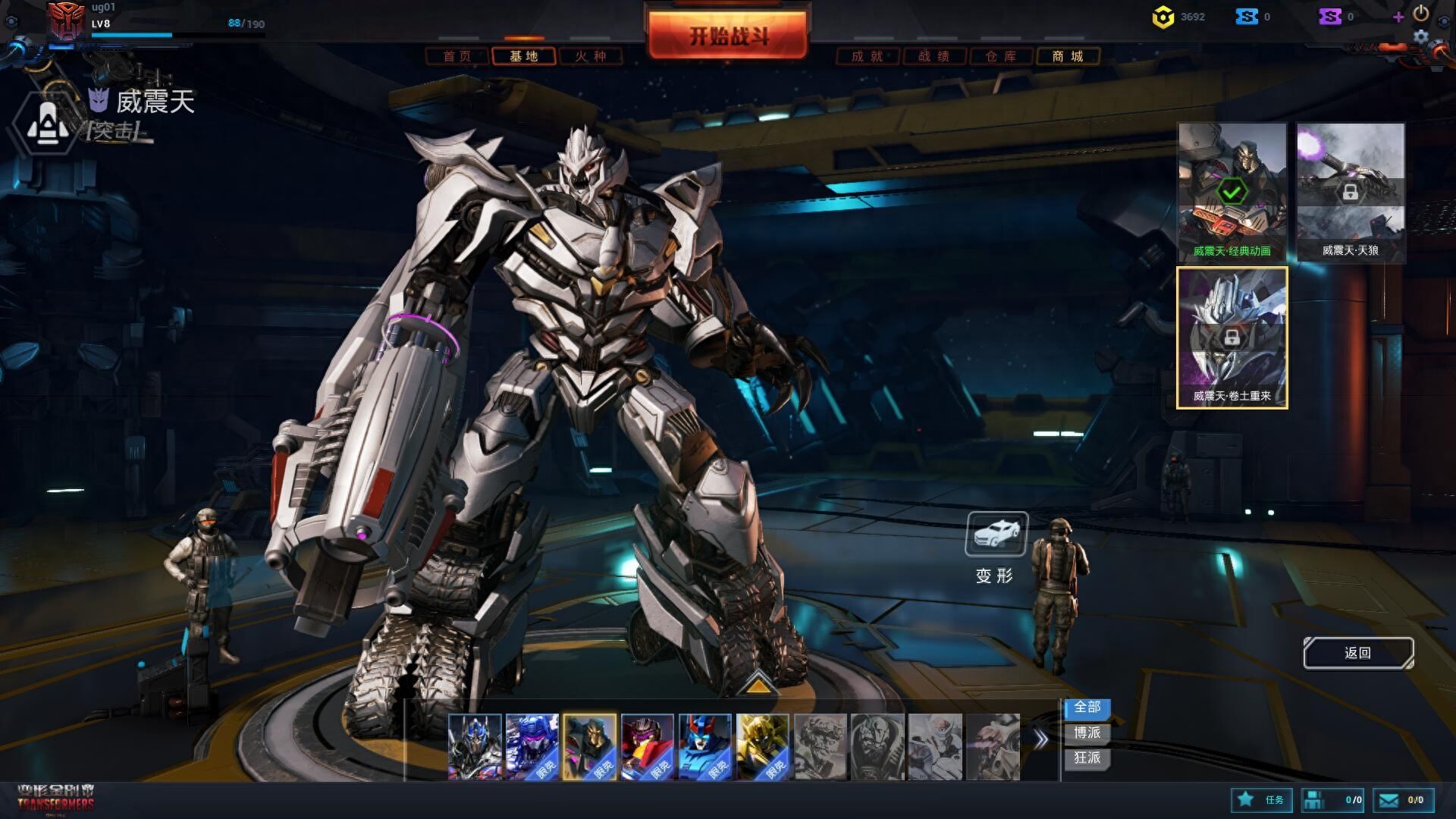Click the power exit icon
Image resolution: width=1456 pixels, height=819 pixels.
[1421, 13]
